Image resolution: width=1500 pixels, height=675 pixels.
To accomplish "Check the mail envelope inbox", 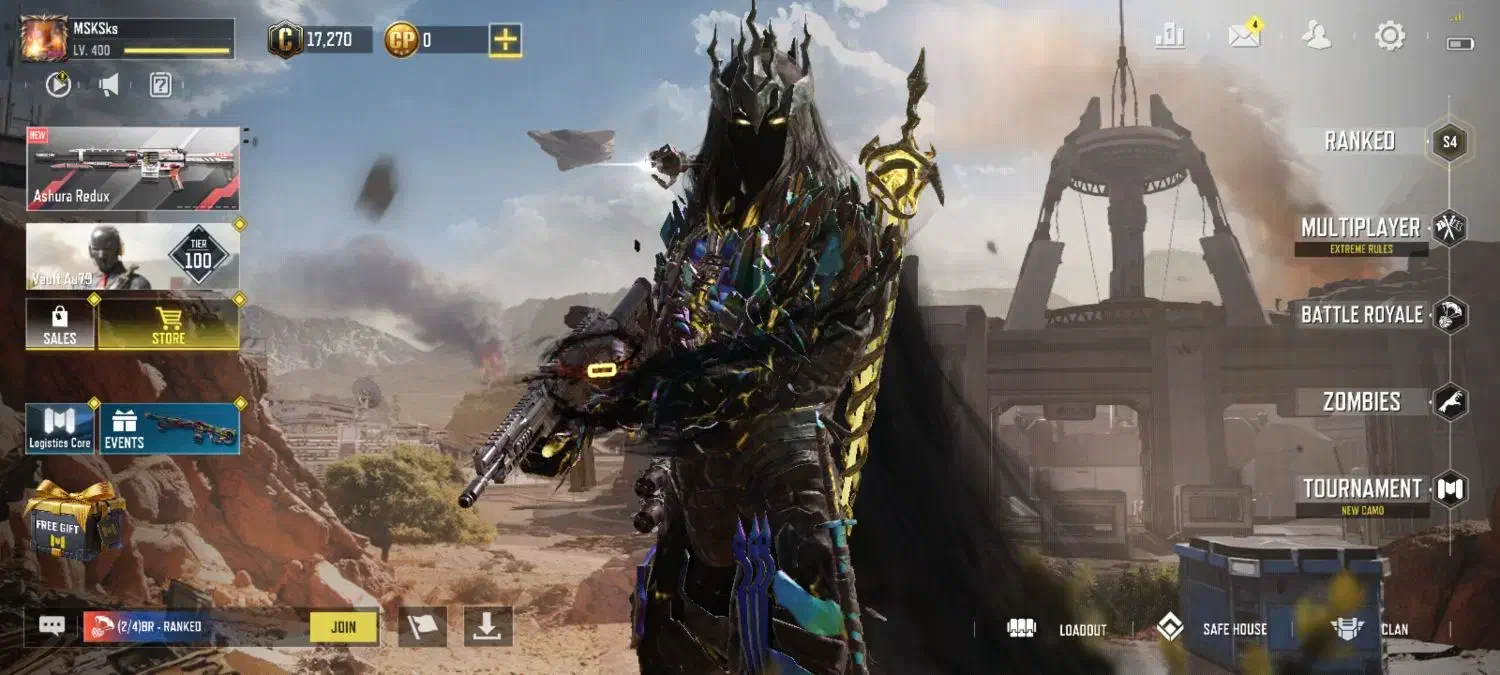I will click(1244, 37).
